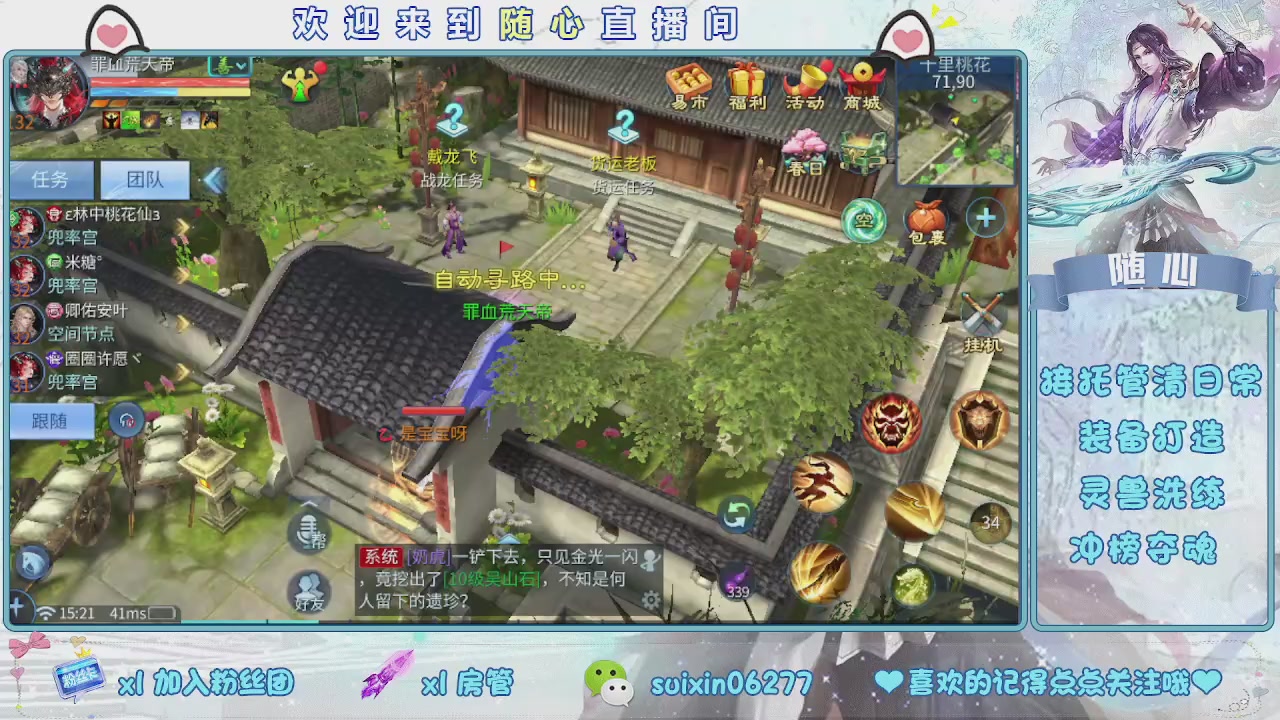
Task: Expand more options with the plus button
Action: [985, 218]
